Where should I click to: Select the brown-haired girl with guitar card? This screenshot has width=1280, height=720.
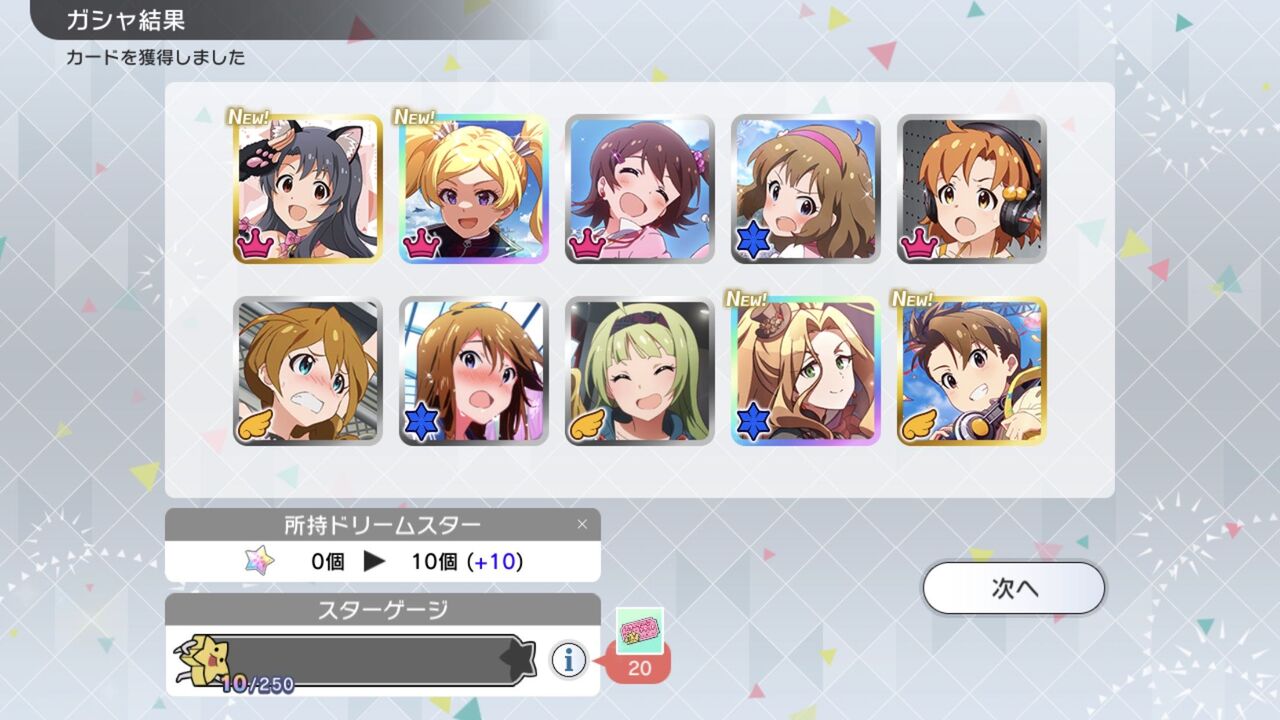972,371
